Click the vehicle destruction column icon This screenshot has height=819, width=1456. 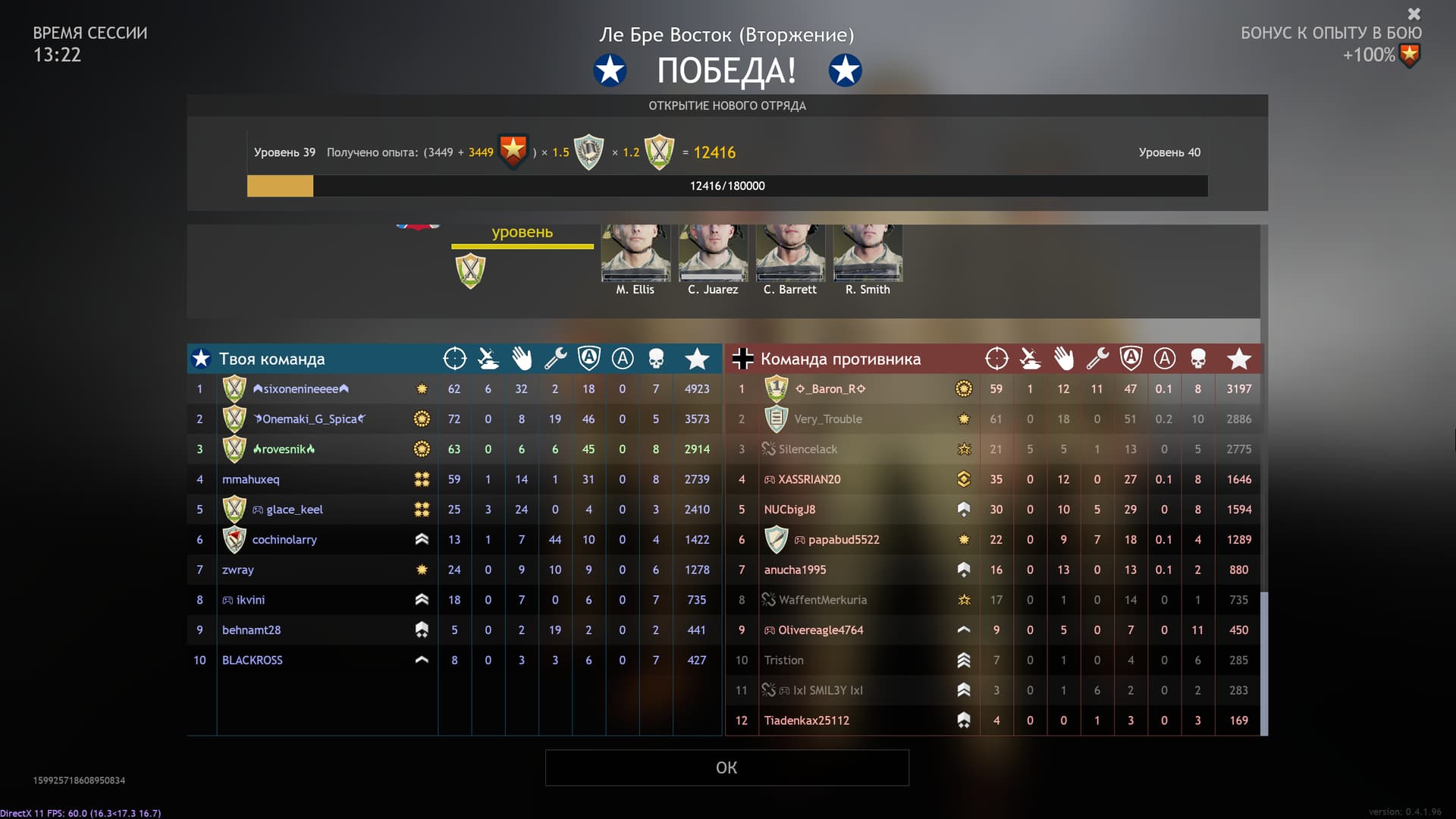(x=488, y=358)
